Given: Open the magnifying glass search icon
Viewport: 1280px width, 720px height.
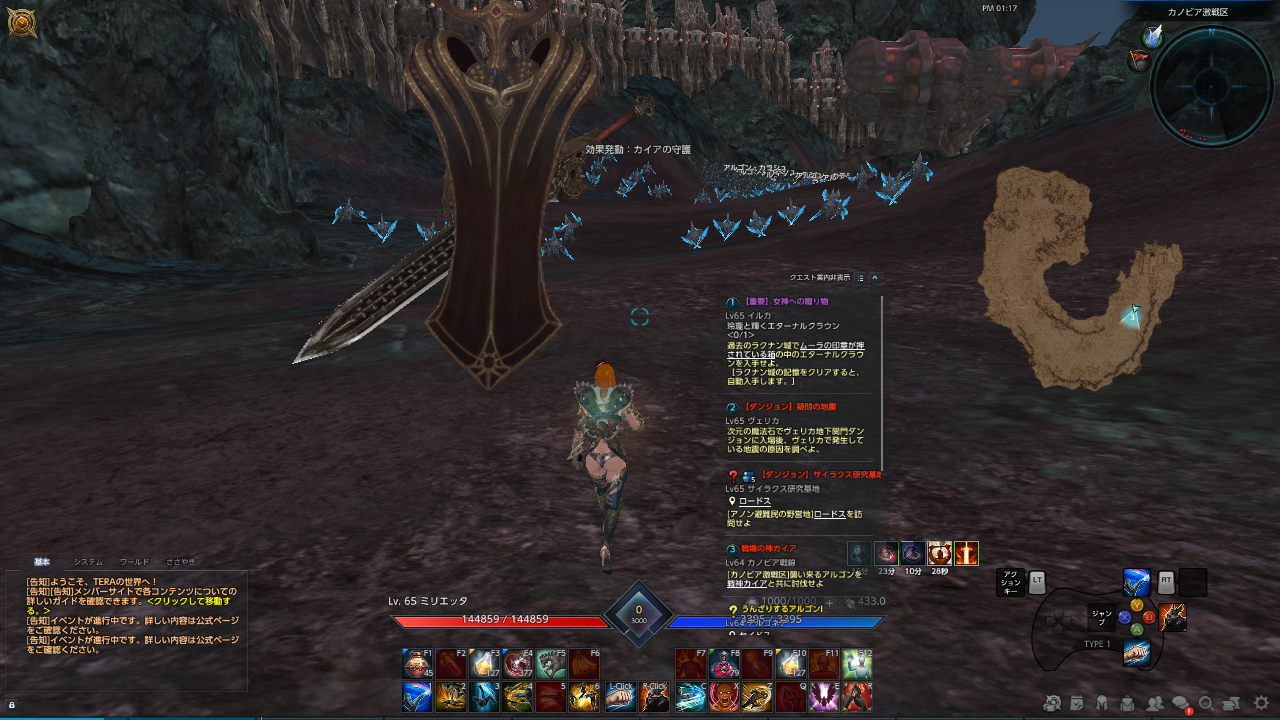Looking at the screenshot, I should pos(1206,703).
